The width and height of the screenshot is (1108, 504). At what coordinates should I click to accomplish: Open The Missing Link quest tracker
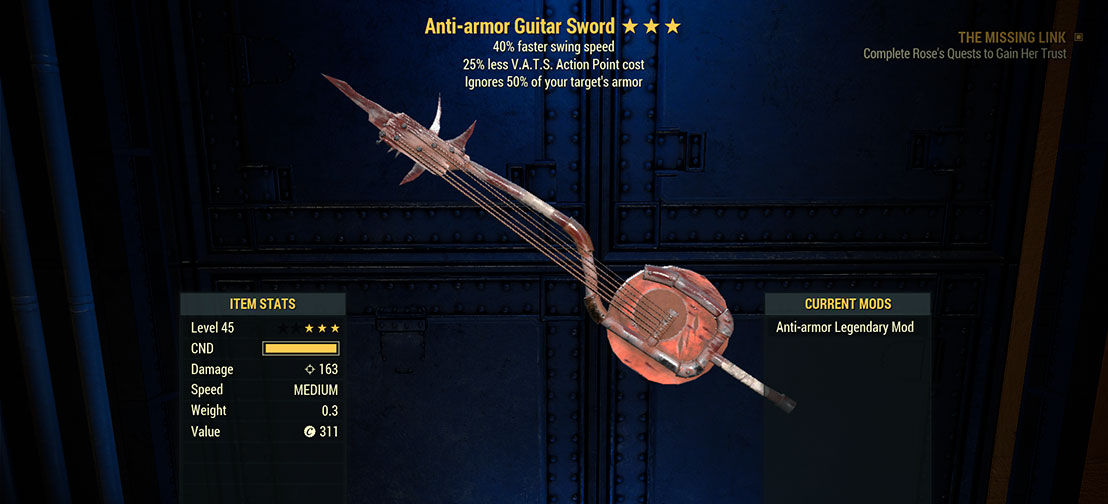(x=1010, y=37)
